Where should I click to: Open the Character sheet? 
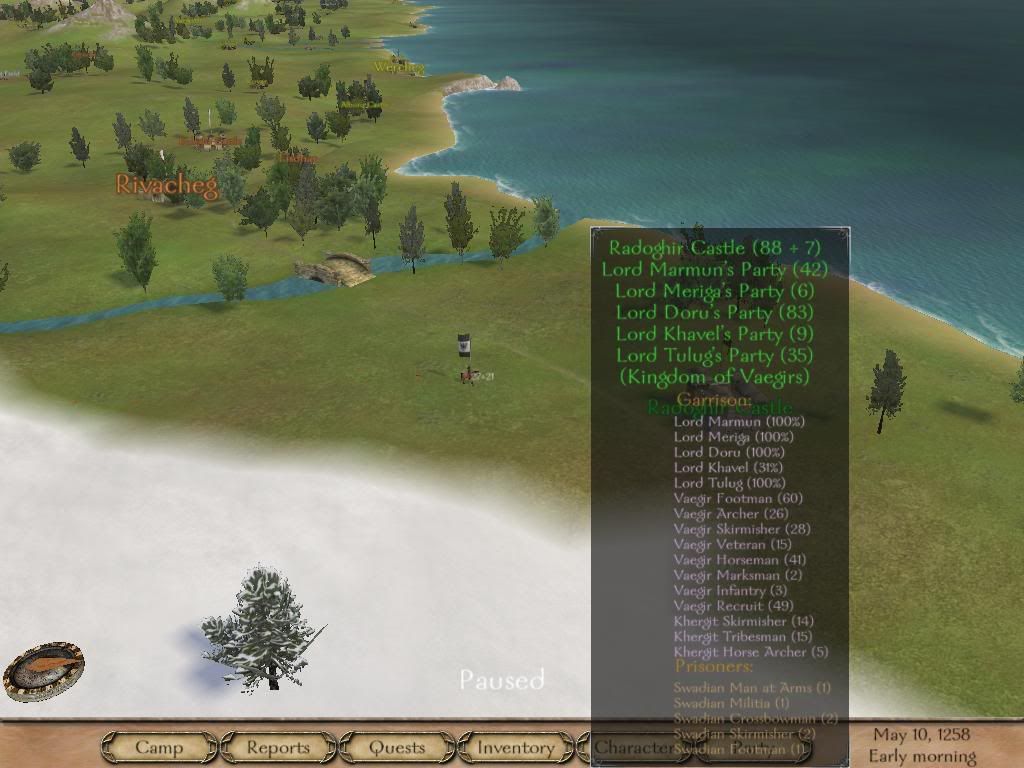click(x=633, y=747)
